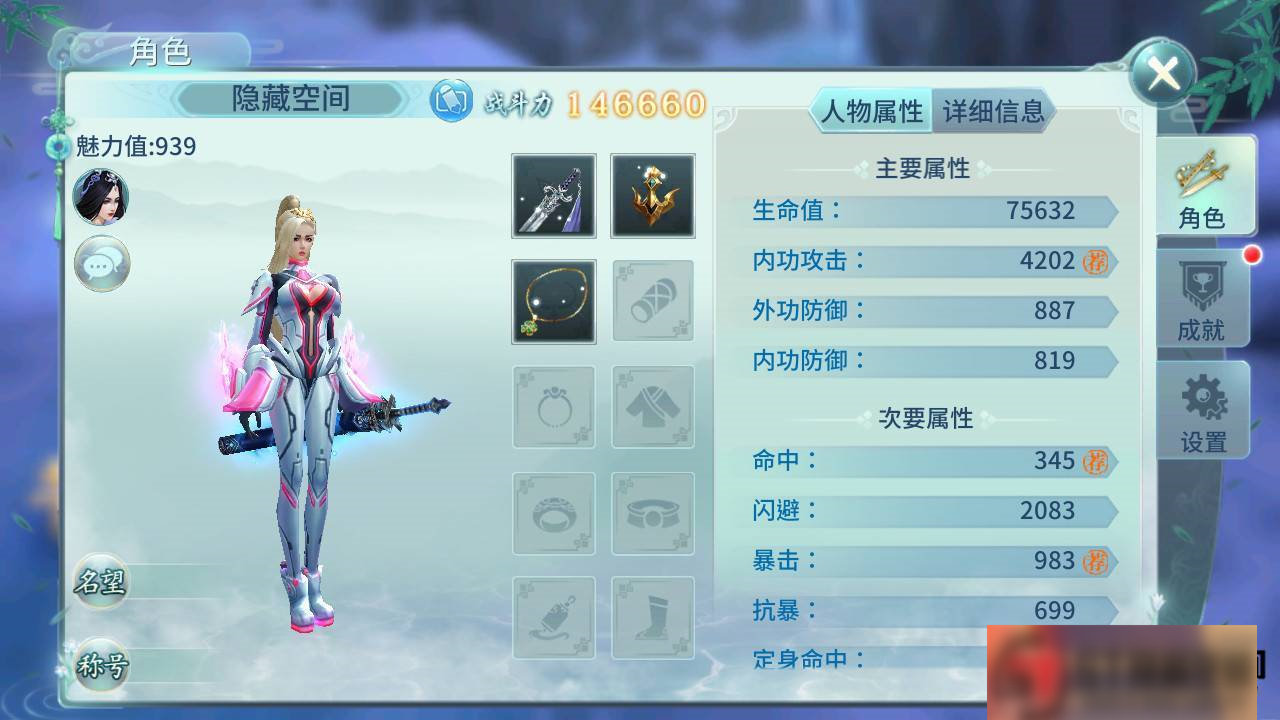The width and height of the screenshot is (1280, 720).
Task: Click the 荐 badge next to 命中
Action: (x=1094, y=461)
